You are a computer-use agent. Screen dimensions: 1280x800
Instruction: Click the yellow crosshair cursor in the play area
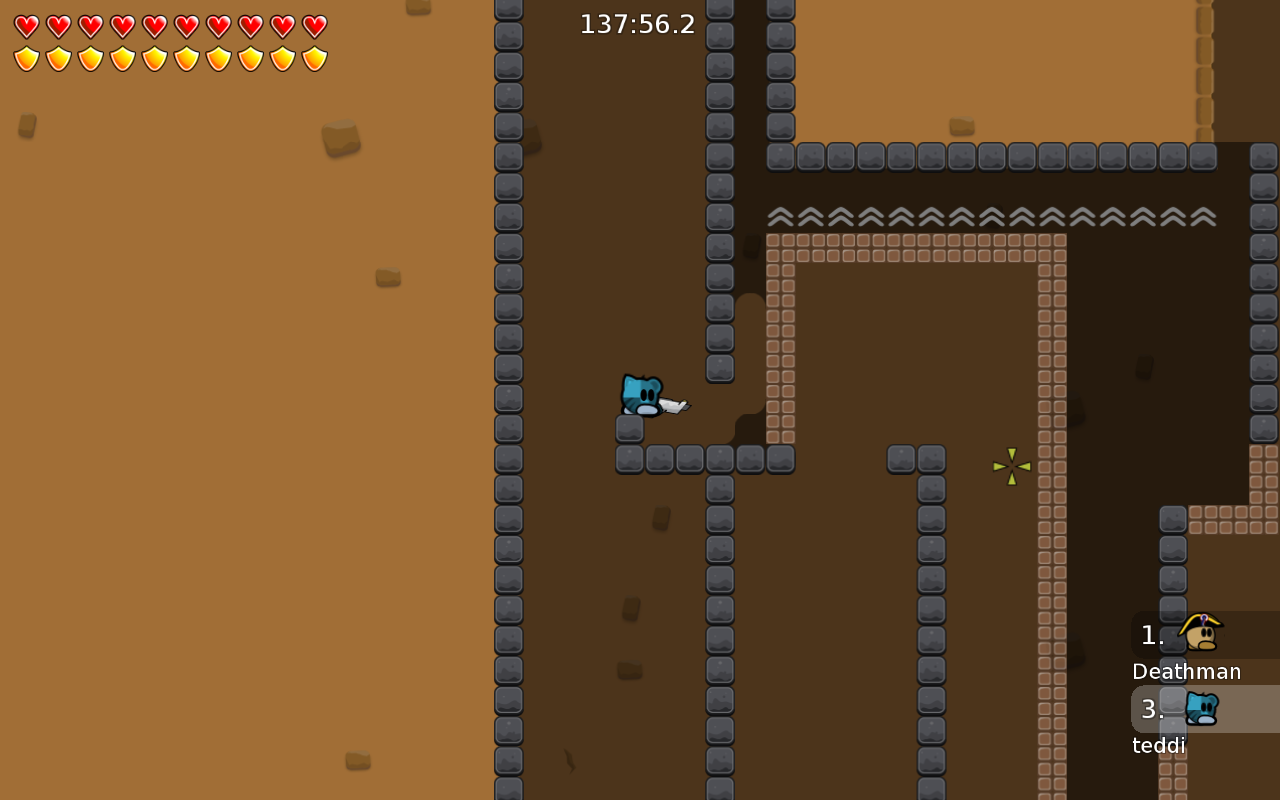point(1010,466)
